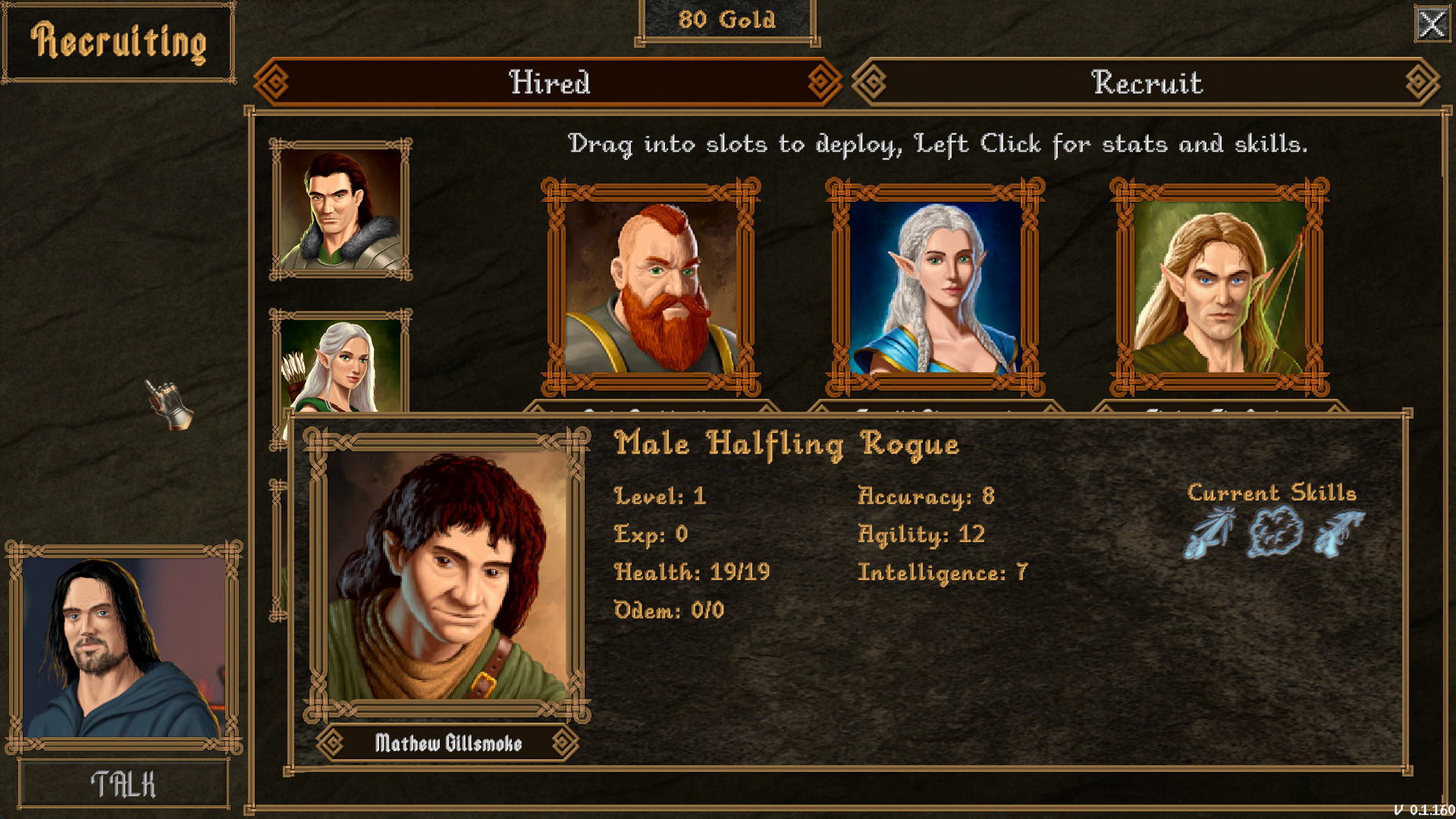Talk to the recruiter with the TALK button
This screenshot has width=1456, height=819.
point(124,784)
